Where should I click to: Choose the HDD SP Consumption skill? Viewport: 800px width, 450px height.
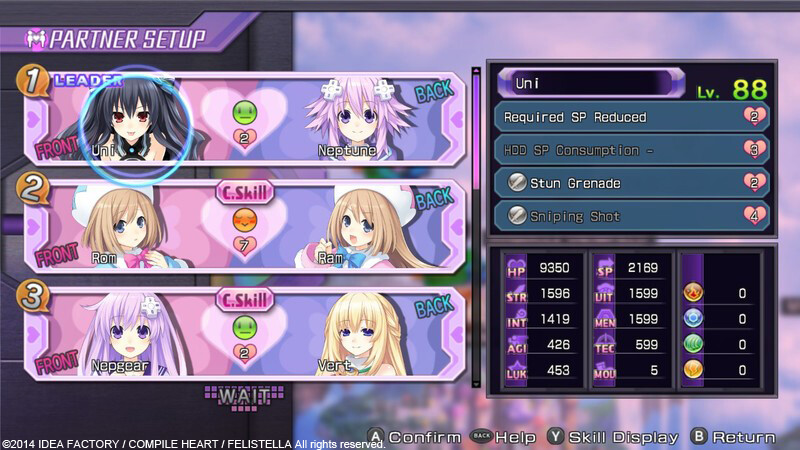pyautogui.click(x=630, y=150)
